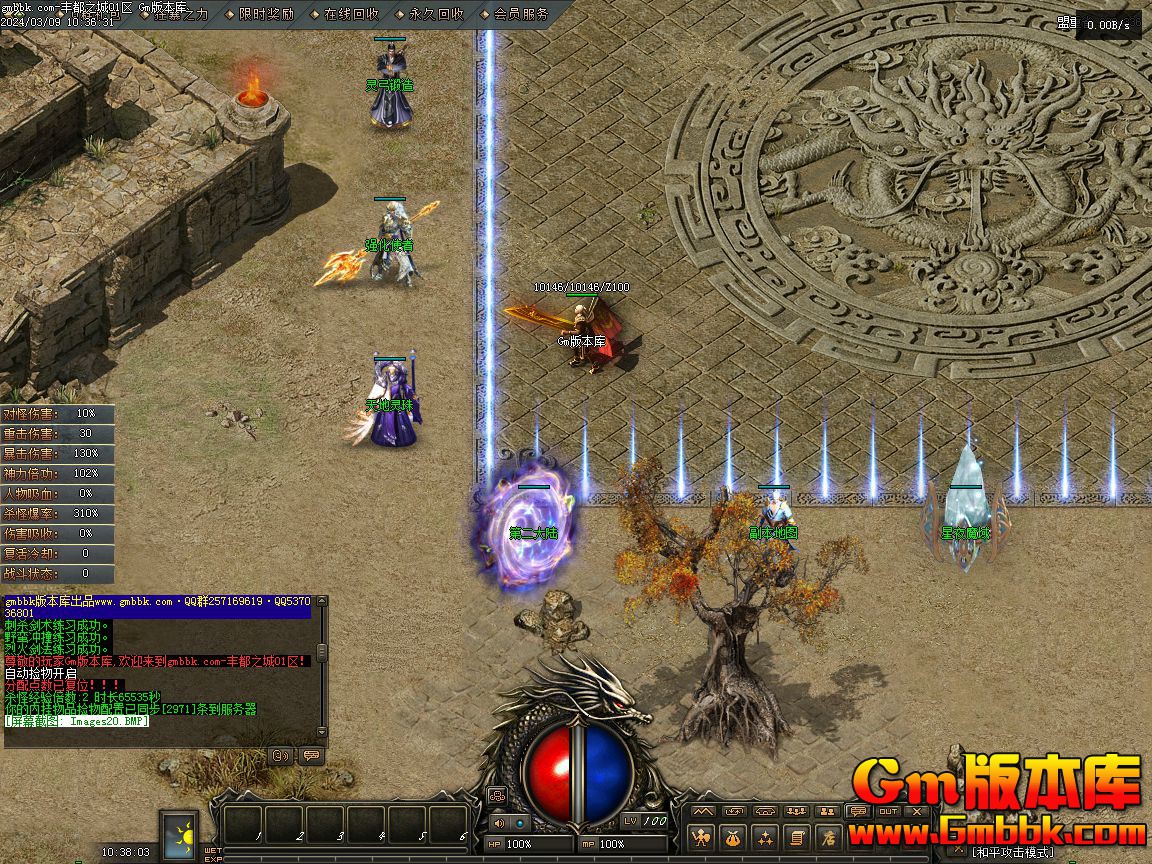Image resolution: width=1152 pixels, height=864 pixels.
Task: Click the mountain-shaped minimap button
Action: [x=703, y=811]
